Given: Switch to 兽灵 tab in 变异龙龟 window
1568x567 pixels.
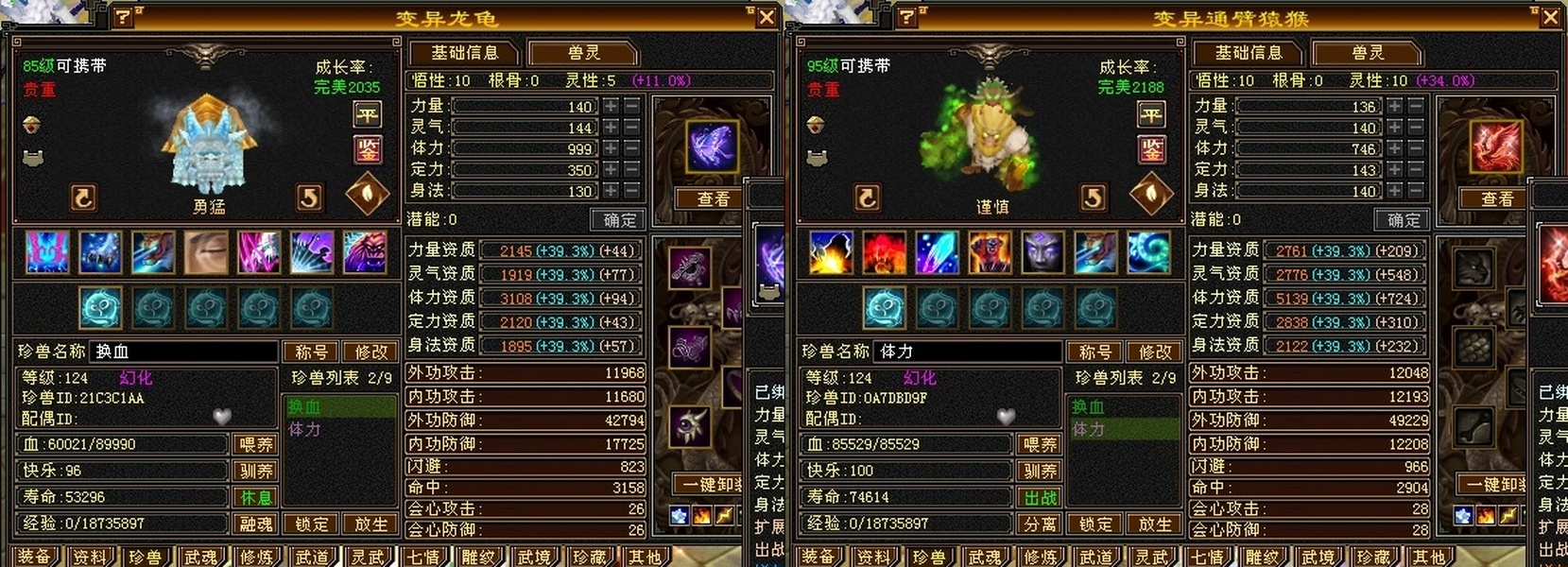Looking at the screenshot, I should pos(583,53).
